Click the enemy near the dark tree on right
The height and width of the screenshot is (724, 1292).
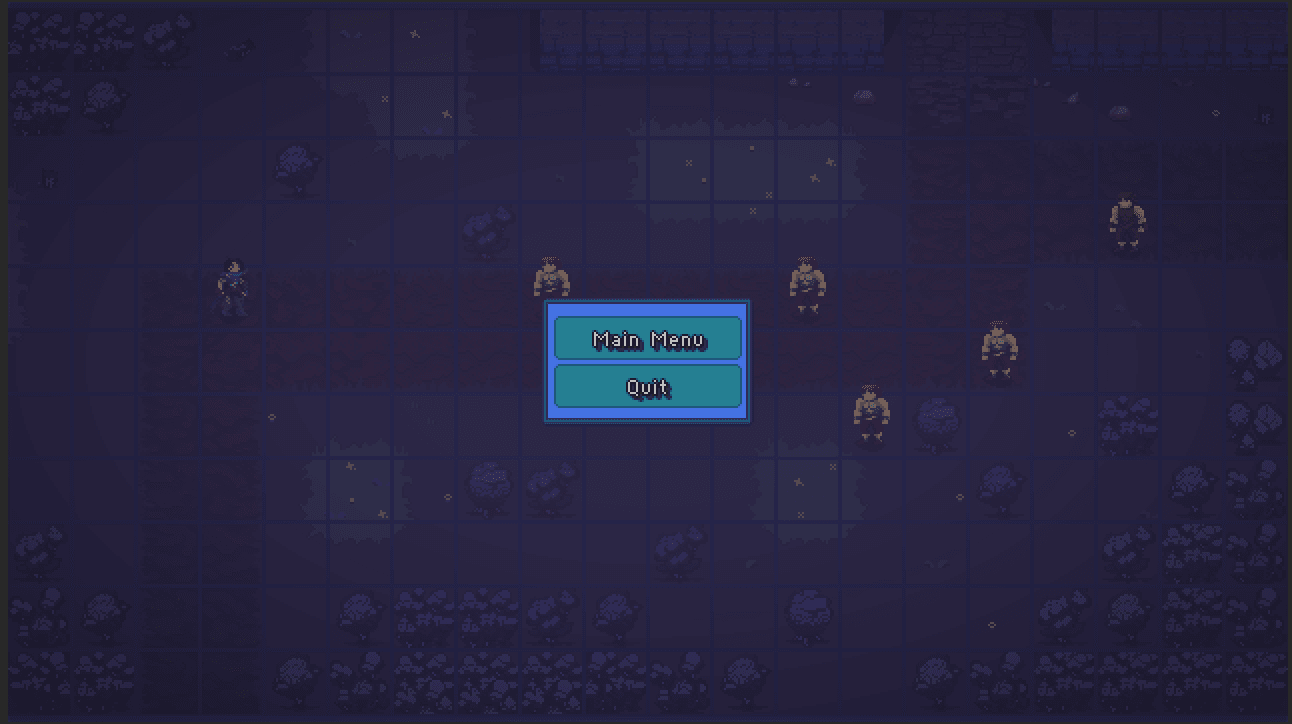[1000, 345]
